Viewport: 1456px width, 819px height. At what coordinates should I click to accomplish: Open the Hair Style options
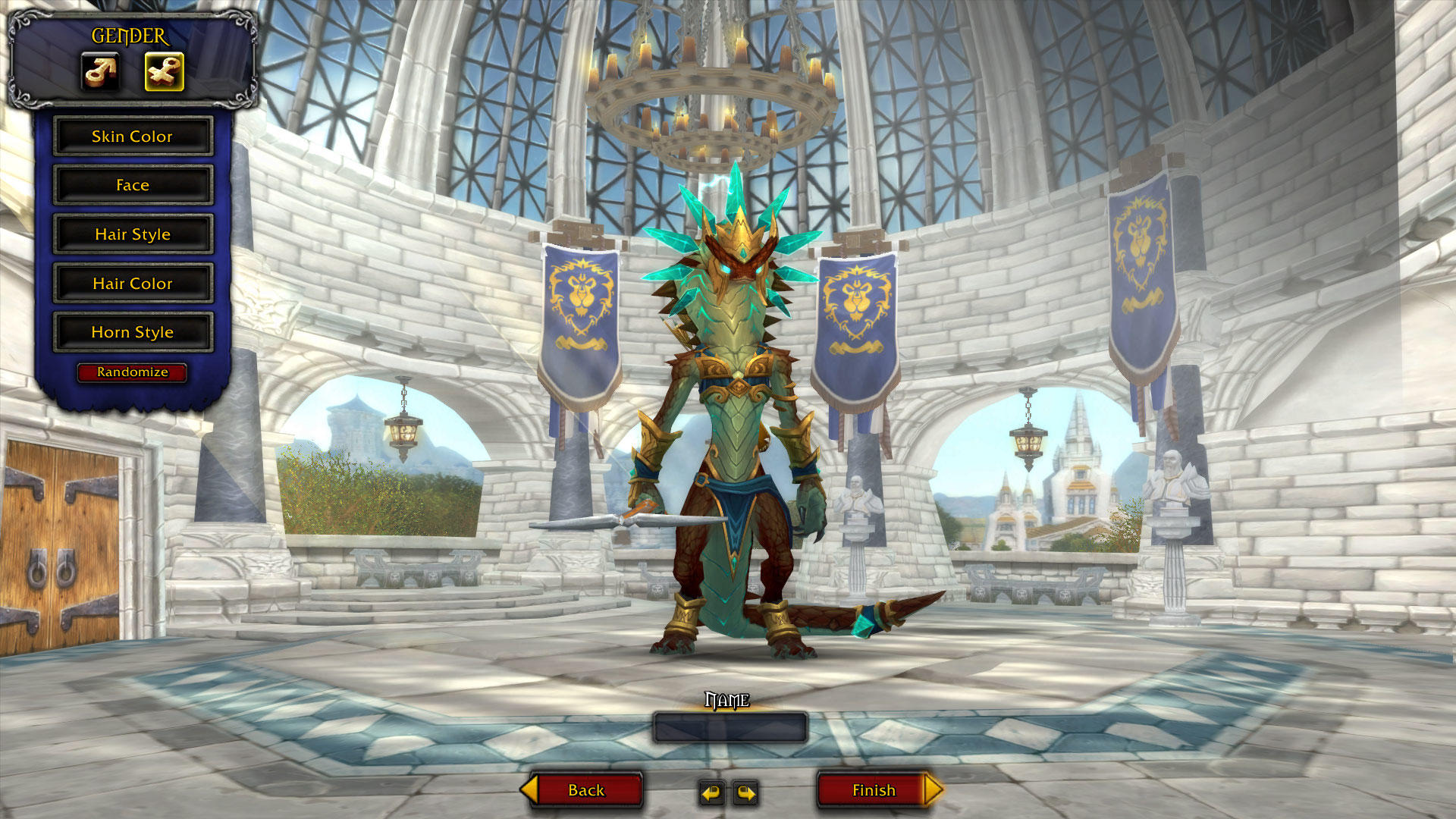133,234
